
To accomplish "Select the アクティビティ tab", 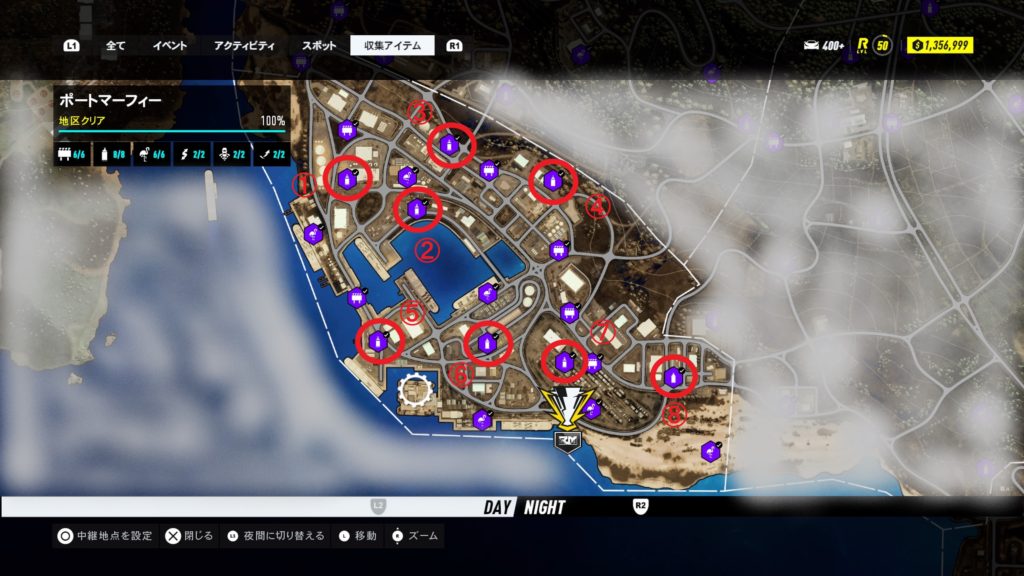I will 246,45.
